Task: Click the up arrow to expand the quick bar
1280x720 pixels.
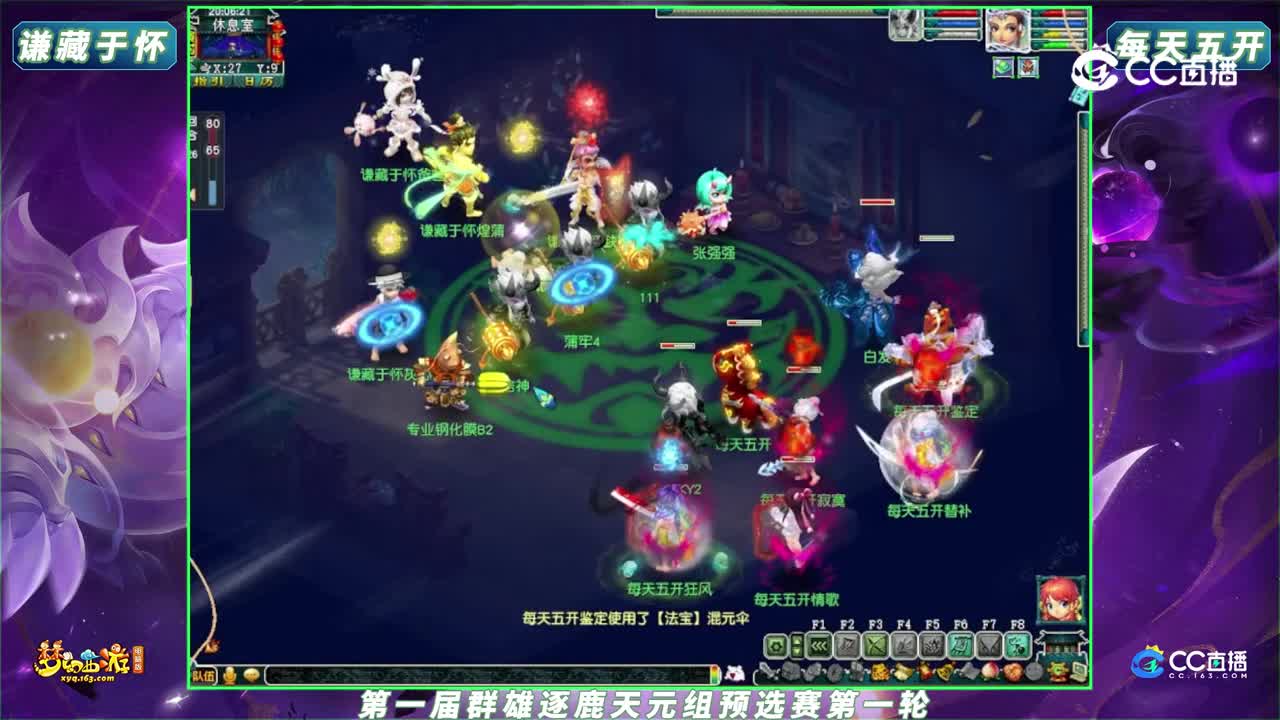Action: (x=797, y=641)
